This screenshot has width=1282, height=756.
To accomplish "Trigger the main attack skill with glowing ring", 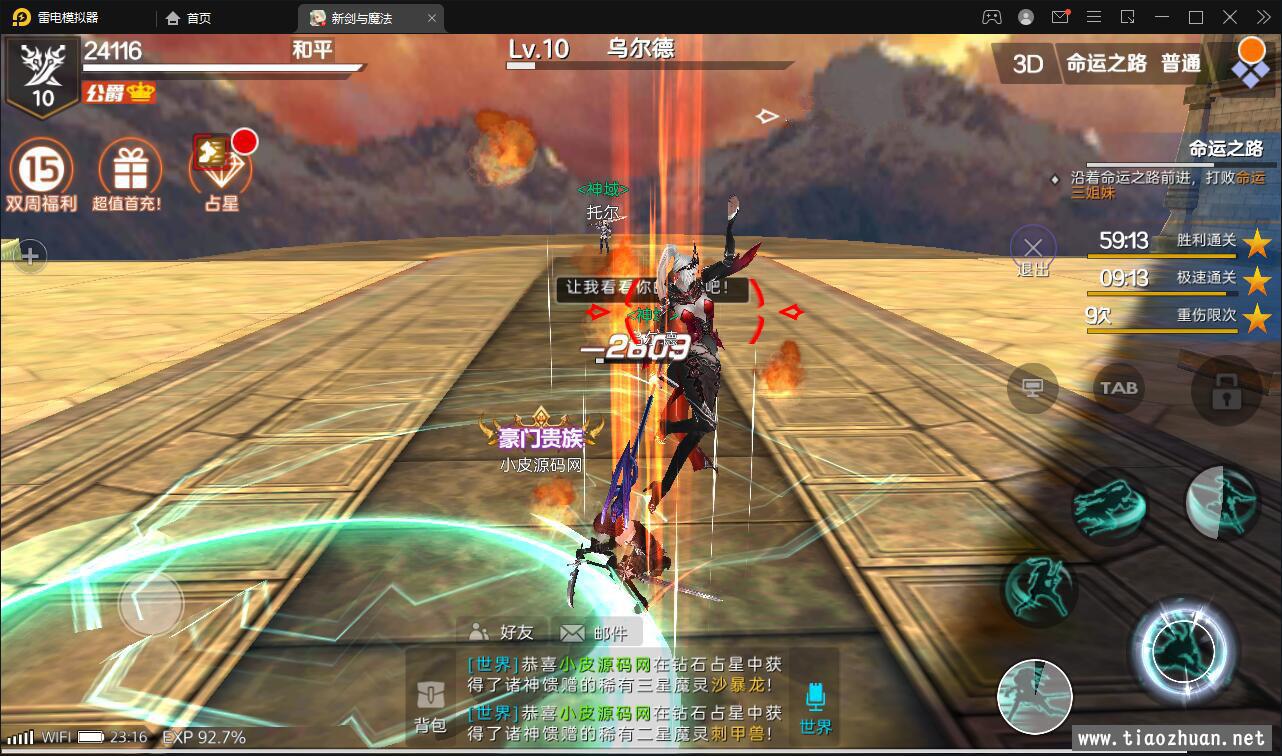I will coord(1185,652).
